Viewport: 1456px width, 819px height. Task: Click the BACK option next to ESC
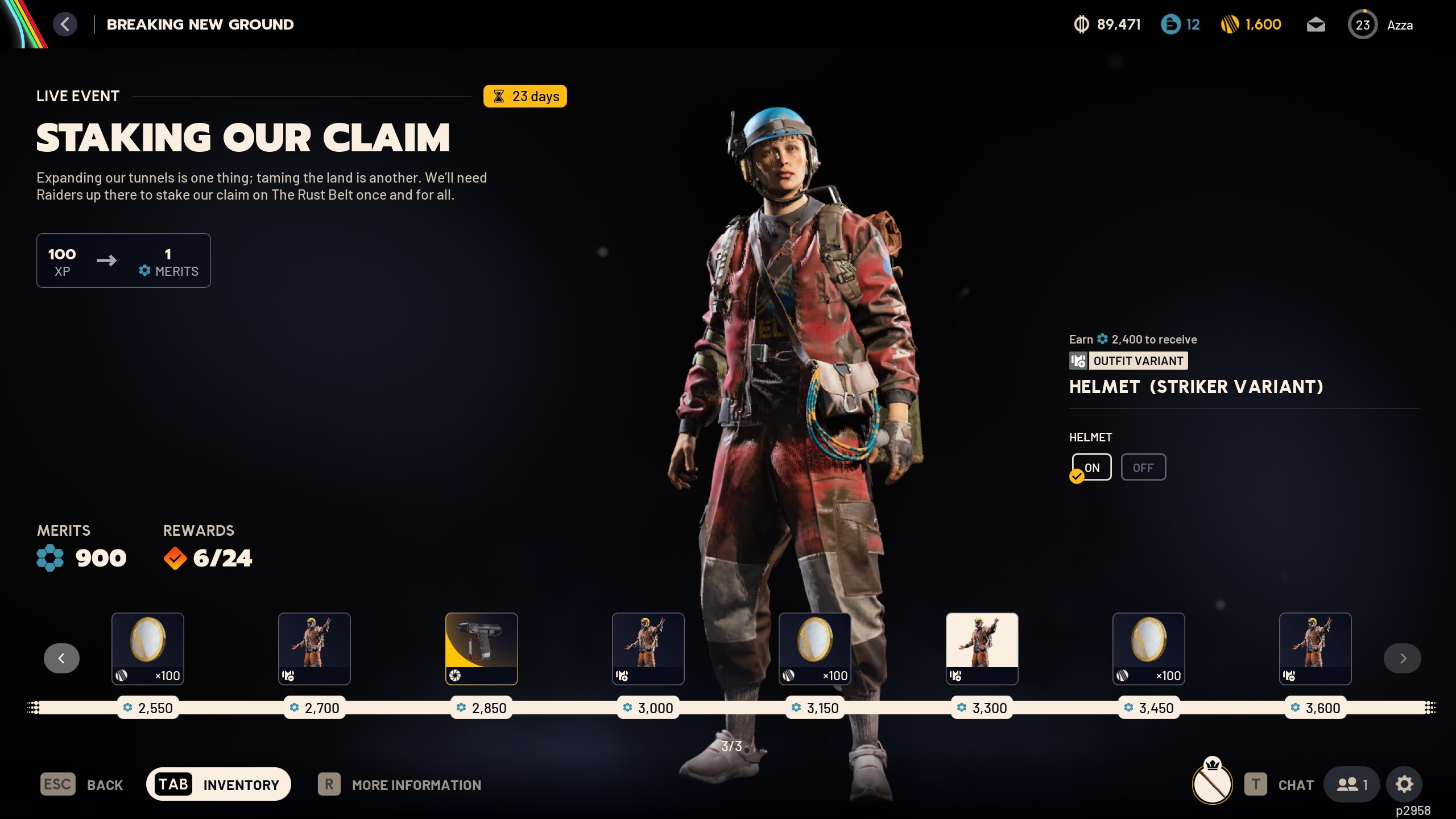click(105, 784)
